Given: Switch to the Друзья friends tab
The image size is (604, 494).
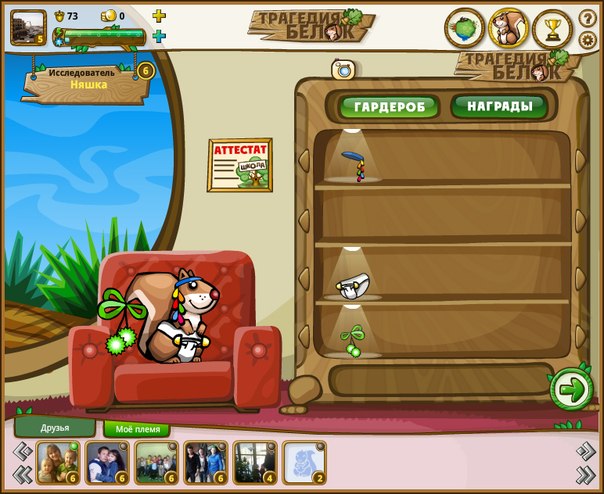Looking at the screenshot, I should (x=55, y=427).
